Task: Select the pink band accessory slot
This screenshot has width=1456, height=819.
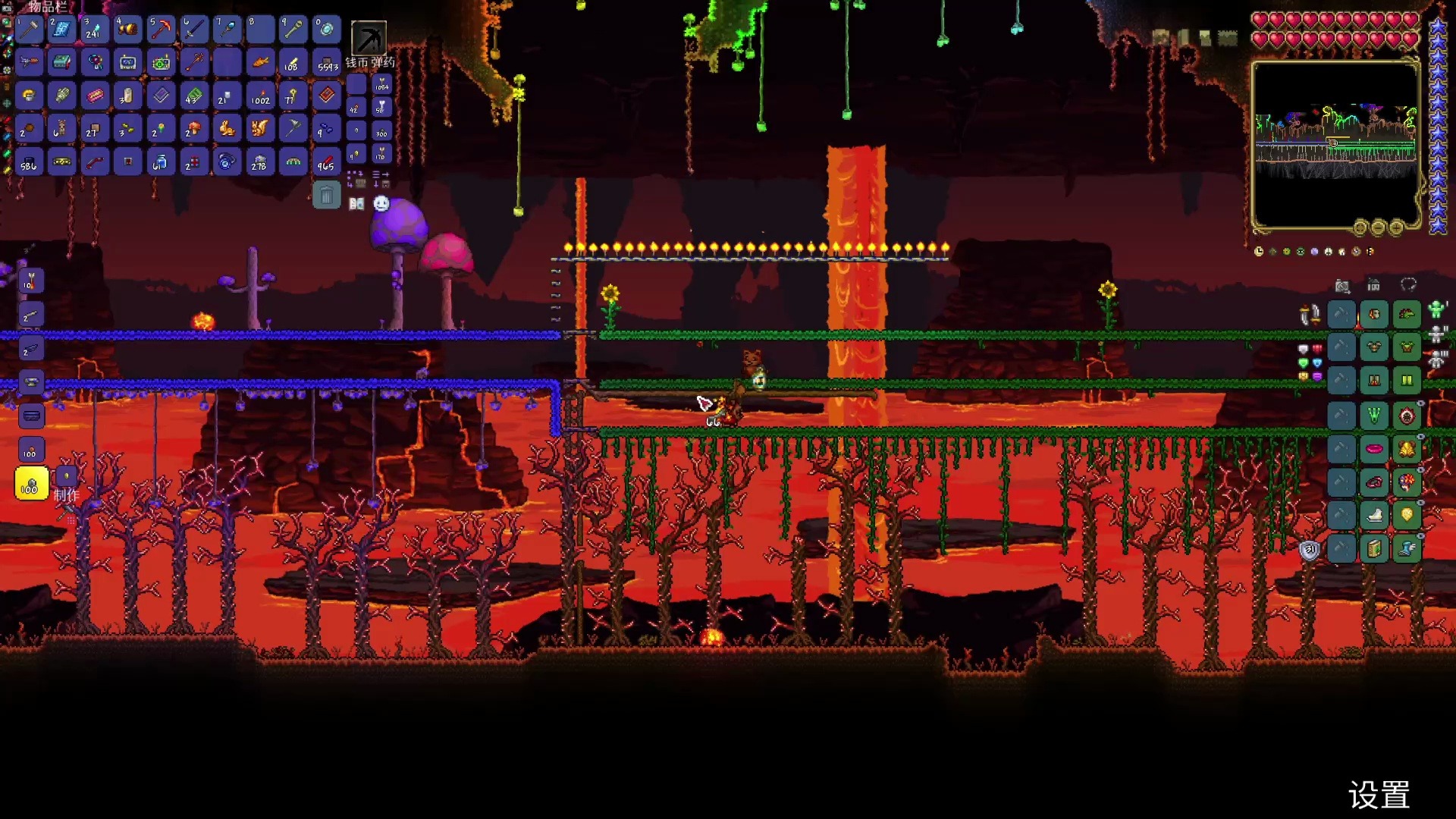Action: coord(1374,449)
